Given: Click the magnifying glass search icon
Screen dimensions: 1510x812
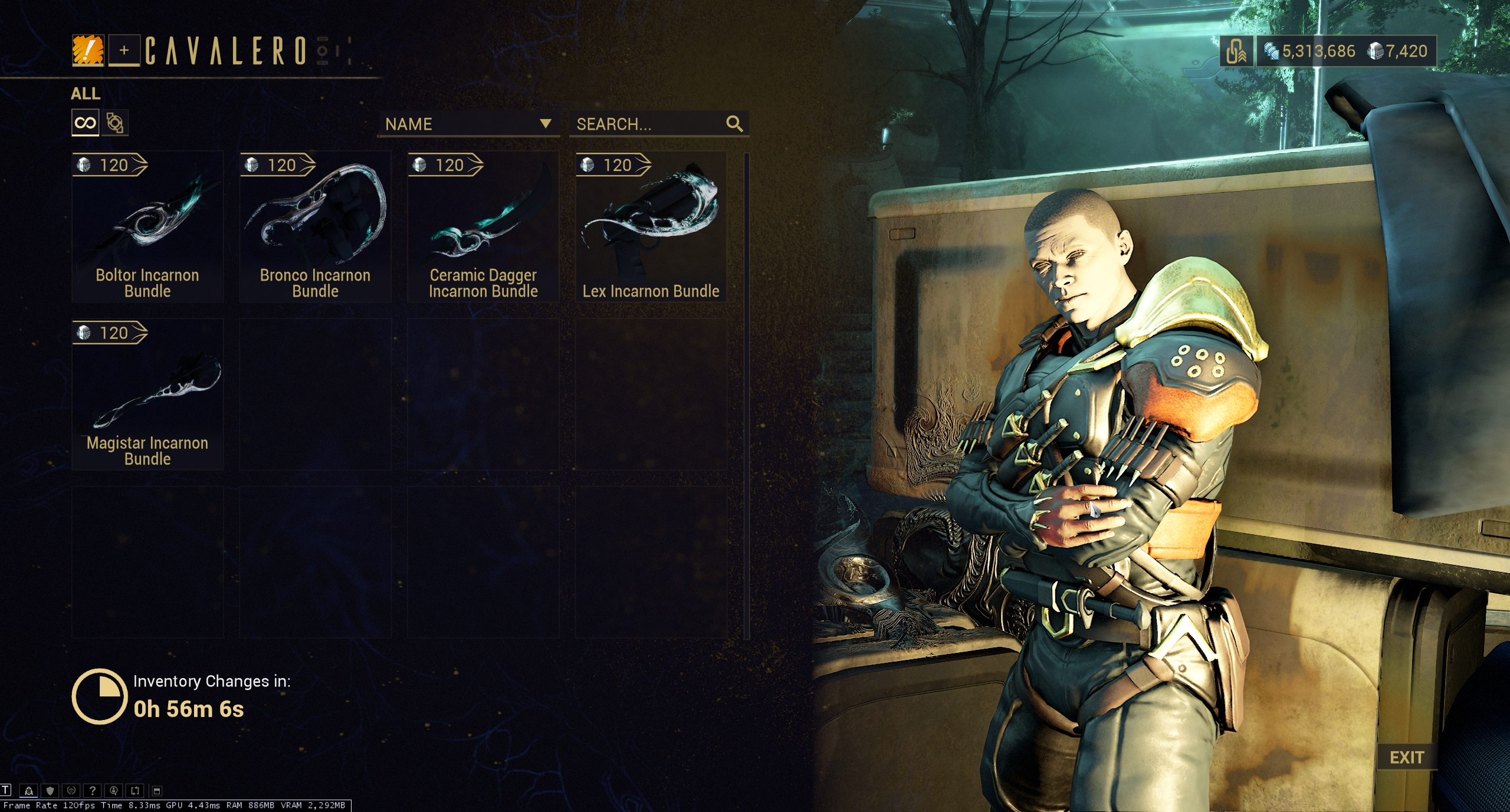Looking at the screenshot, I should click(734, 124).
